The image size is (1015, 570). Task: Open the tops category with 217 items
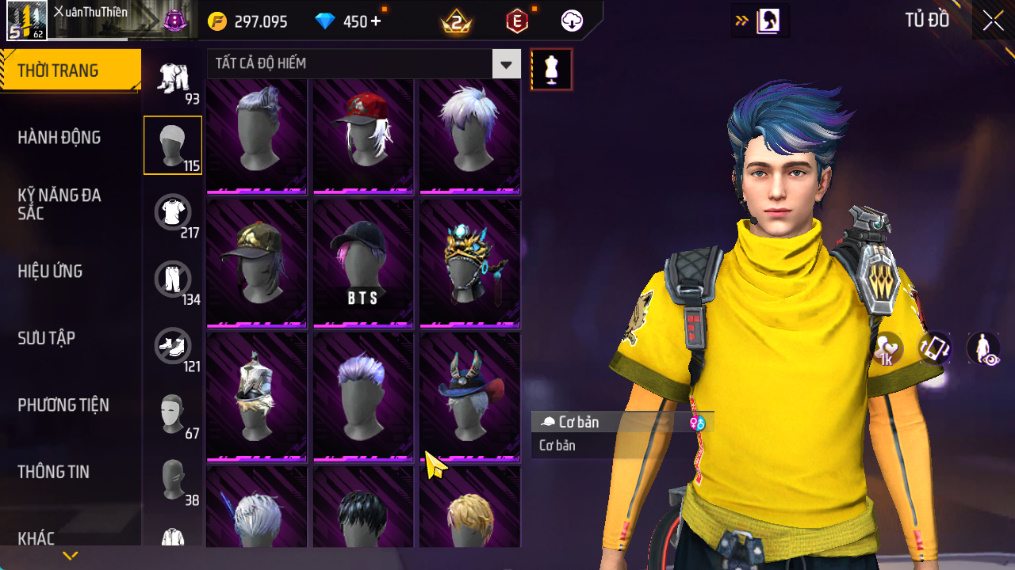[x=173, y=213]
